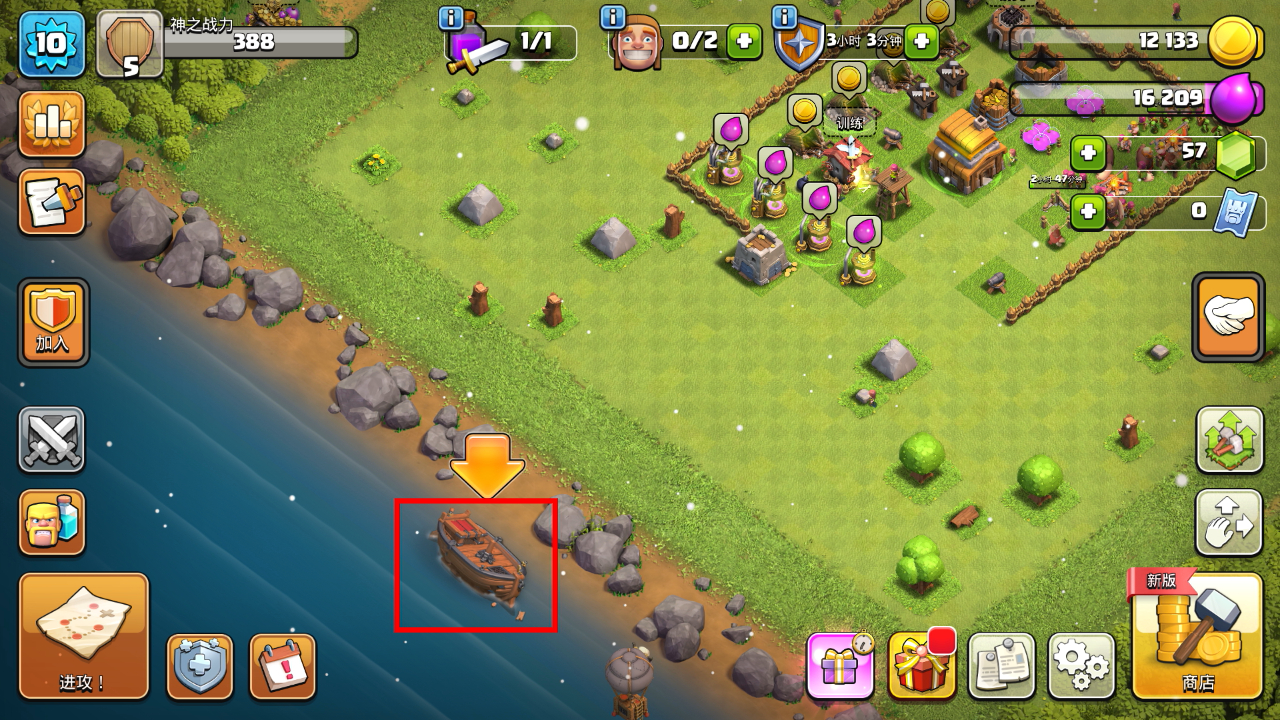Open the crossed swords button
The height and width of the screenshot is (720, 1280).
click(x=52, y=440)
